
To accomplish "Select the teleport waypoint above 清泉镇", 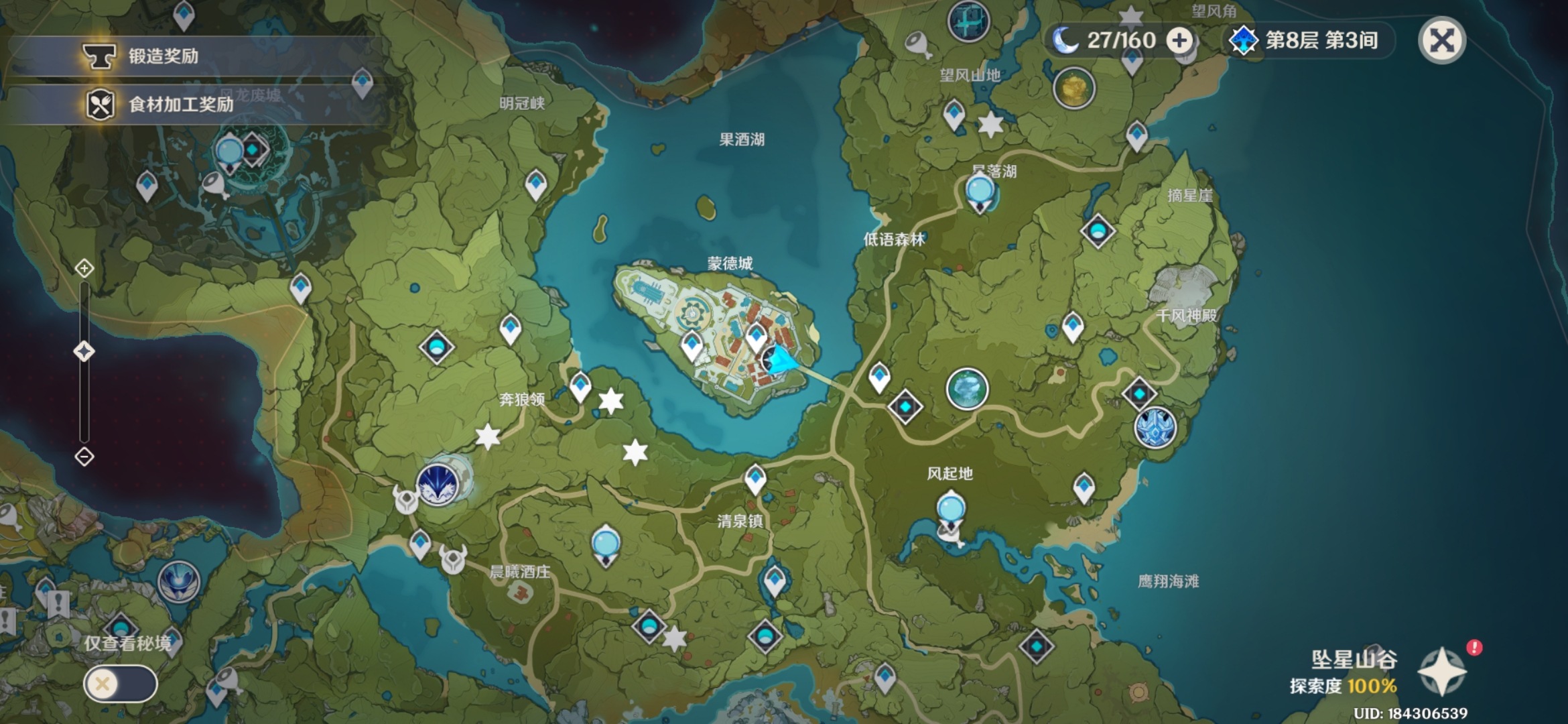I will pos(755,479).
